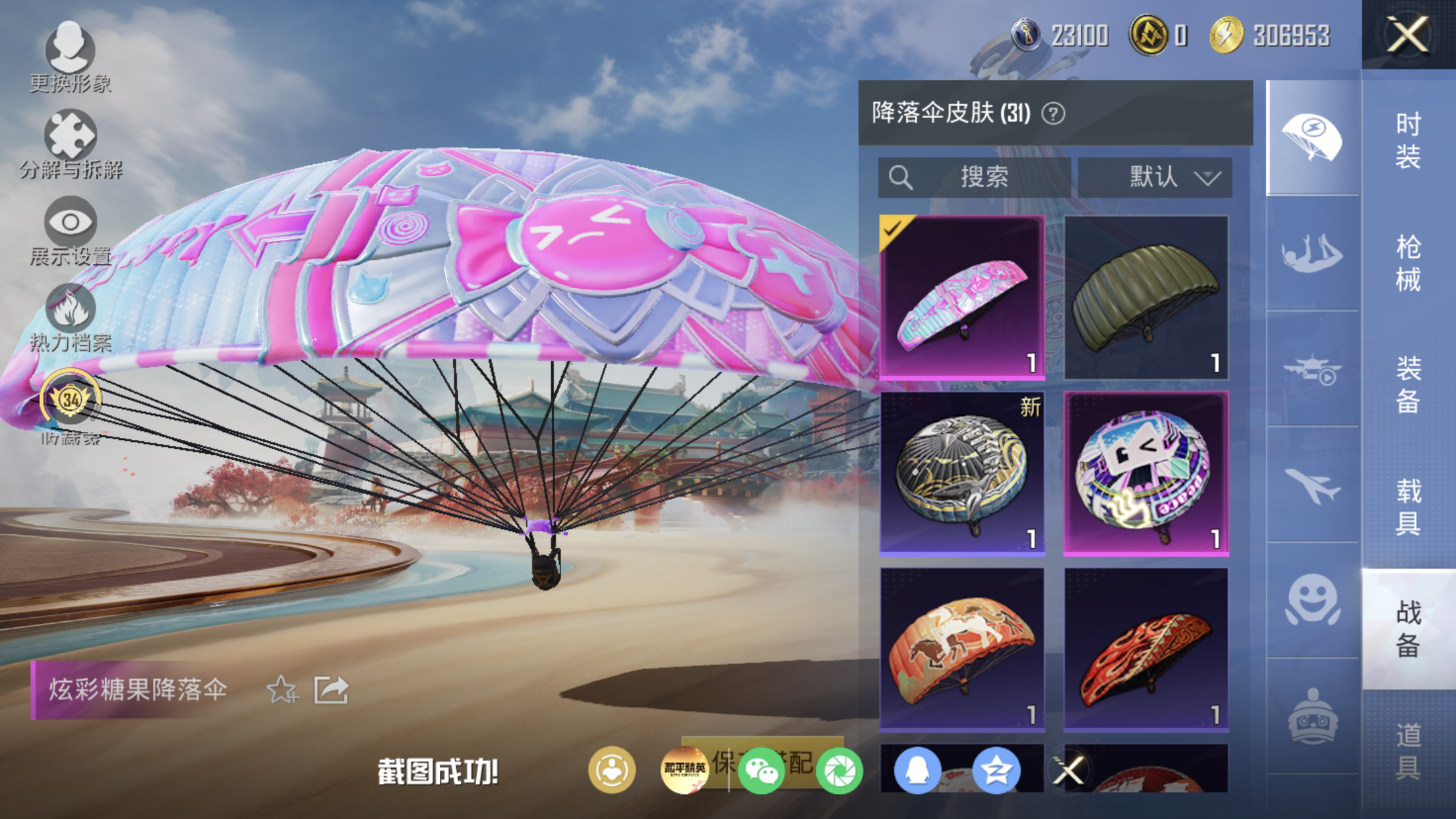Select the pink candy parachute skin
Image resolution: width=1456 pixels, height=819 pixels.
(962, 297)
